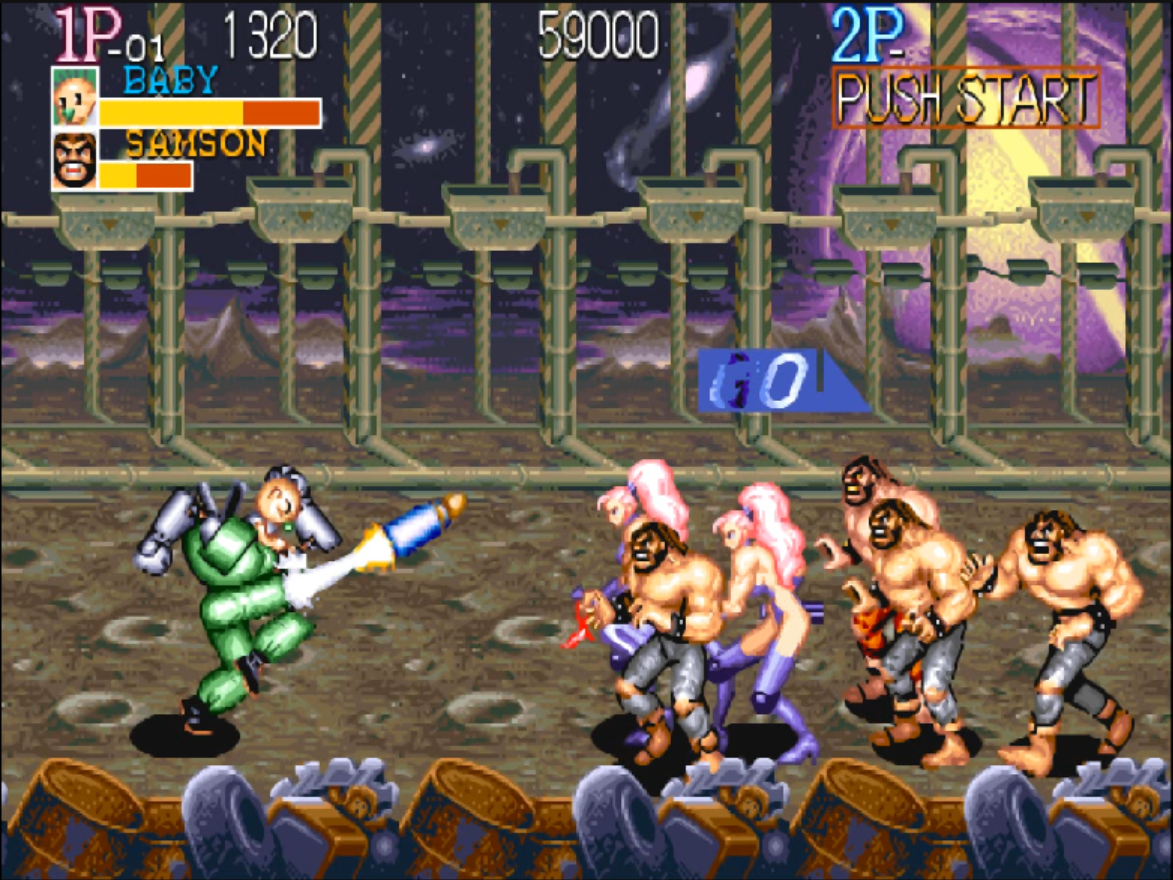
Task: Click the Baby player portrait
Action: click(75, 97)
